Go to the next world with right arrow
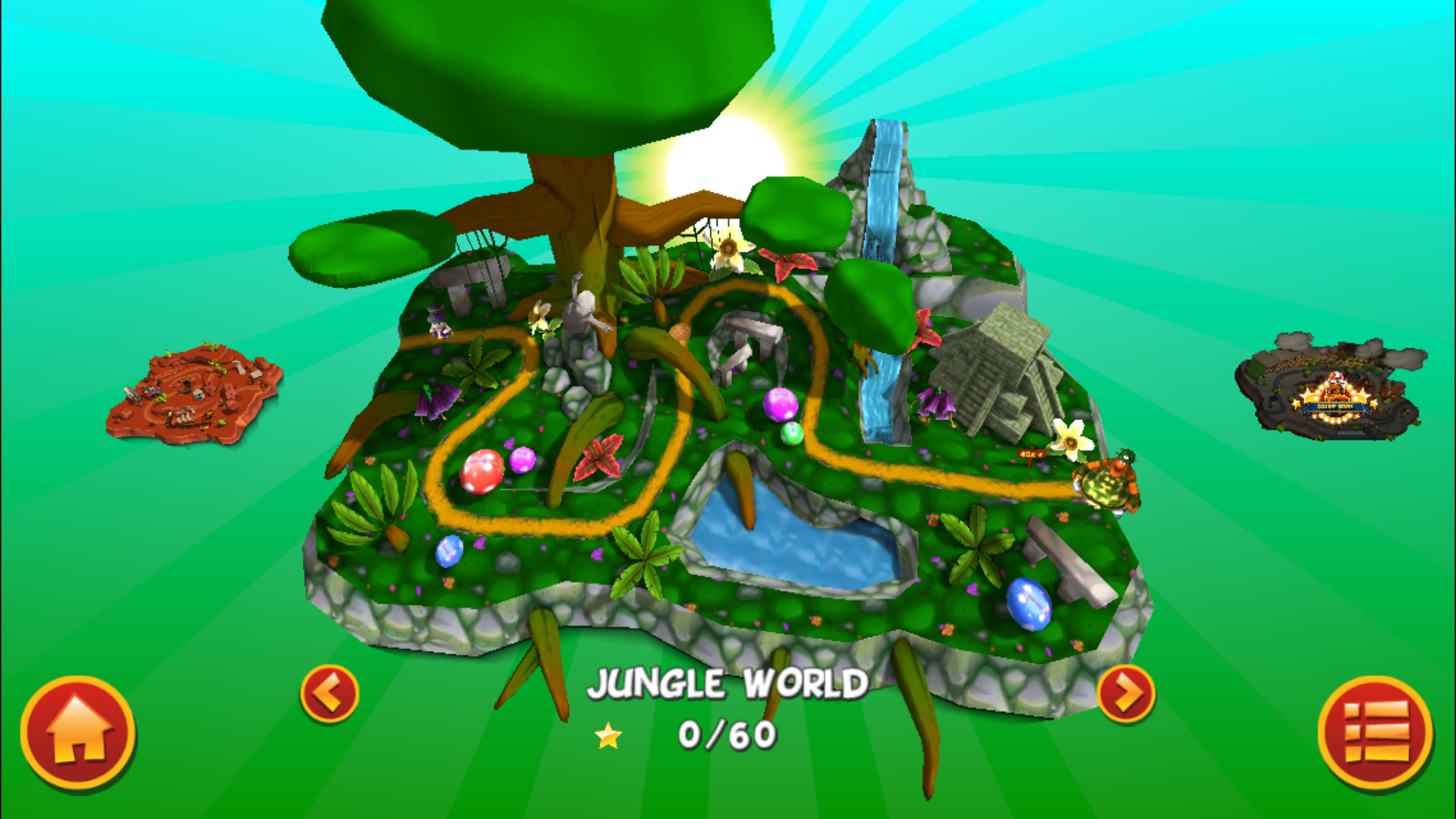1456x819 pixels. 1126,694
